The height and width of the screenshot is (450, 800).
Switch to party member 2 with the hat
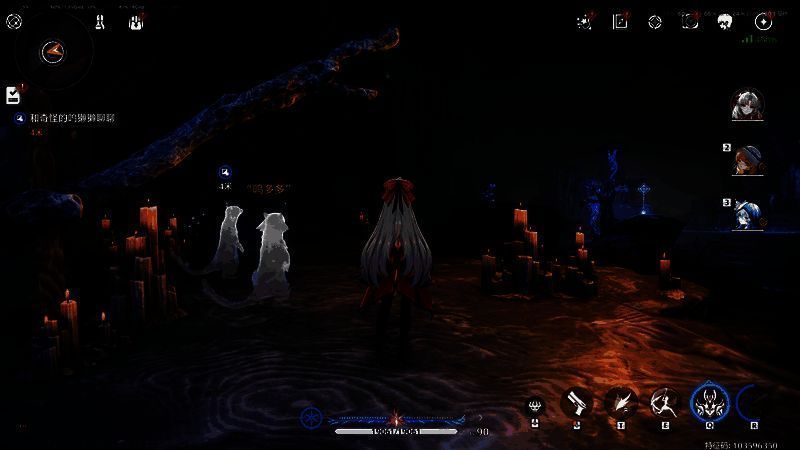click(748, 160)
